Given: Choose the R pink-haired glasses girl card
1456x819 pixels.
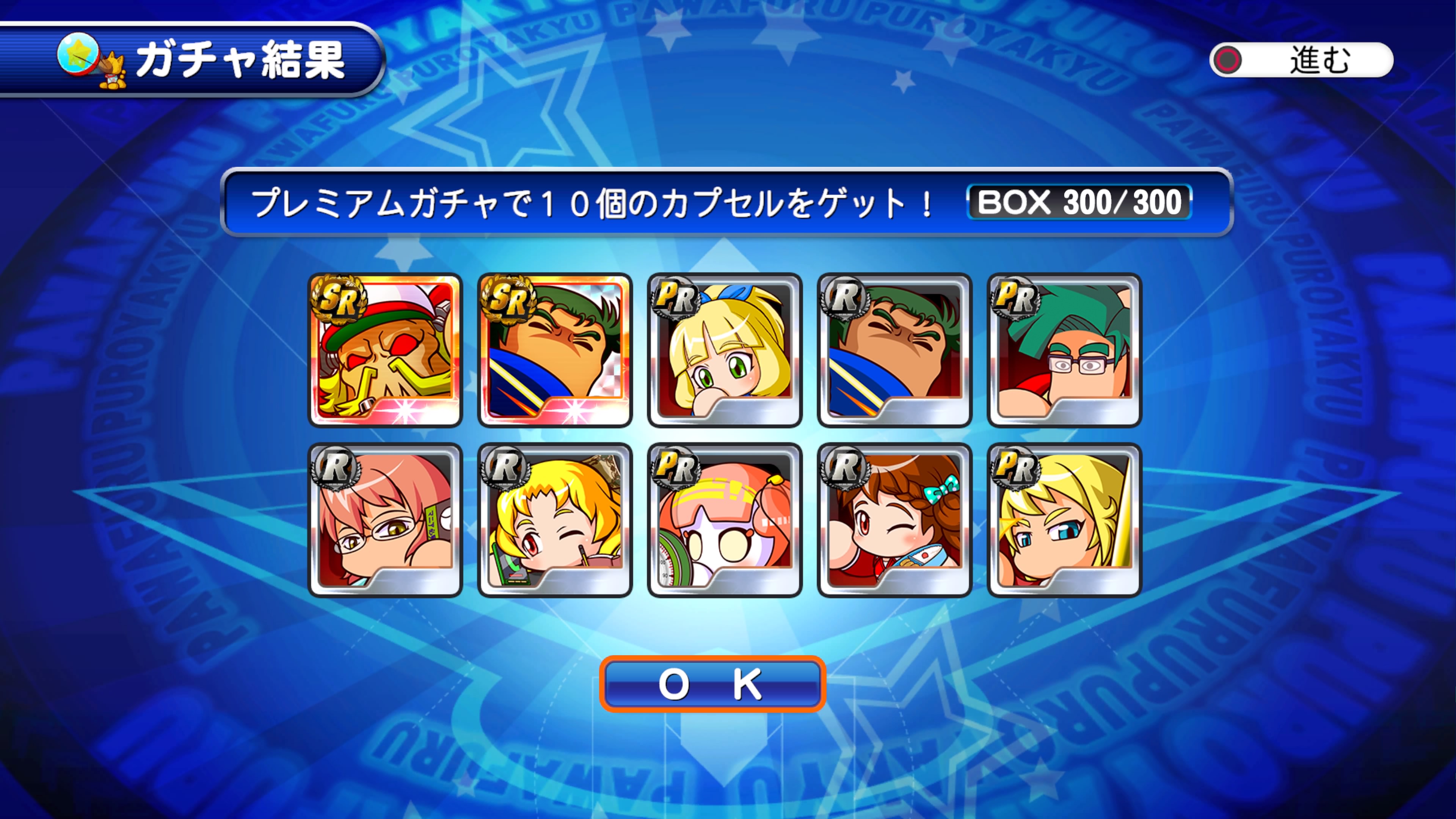Looking at the screenshot, I should point(385,520).
